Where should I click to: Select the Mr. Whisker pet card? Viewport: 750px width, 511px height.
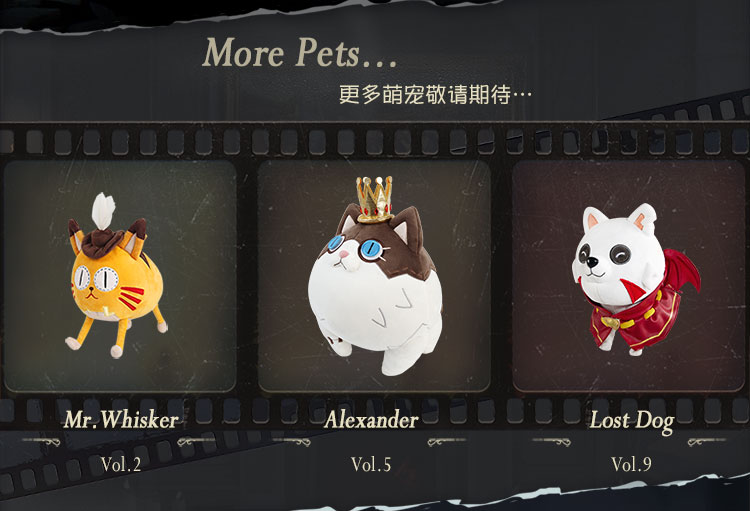(120, 276)
